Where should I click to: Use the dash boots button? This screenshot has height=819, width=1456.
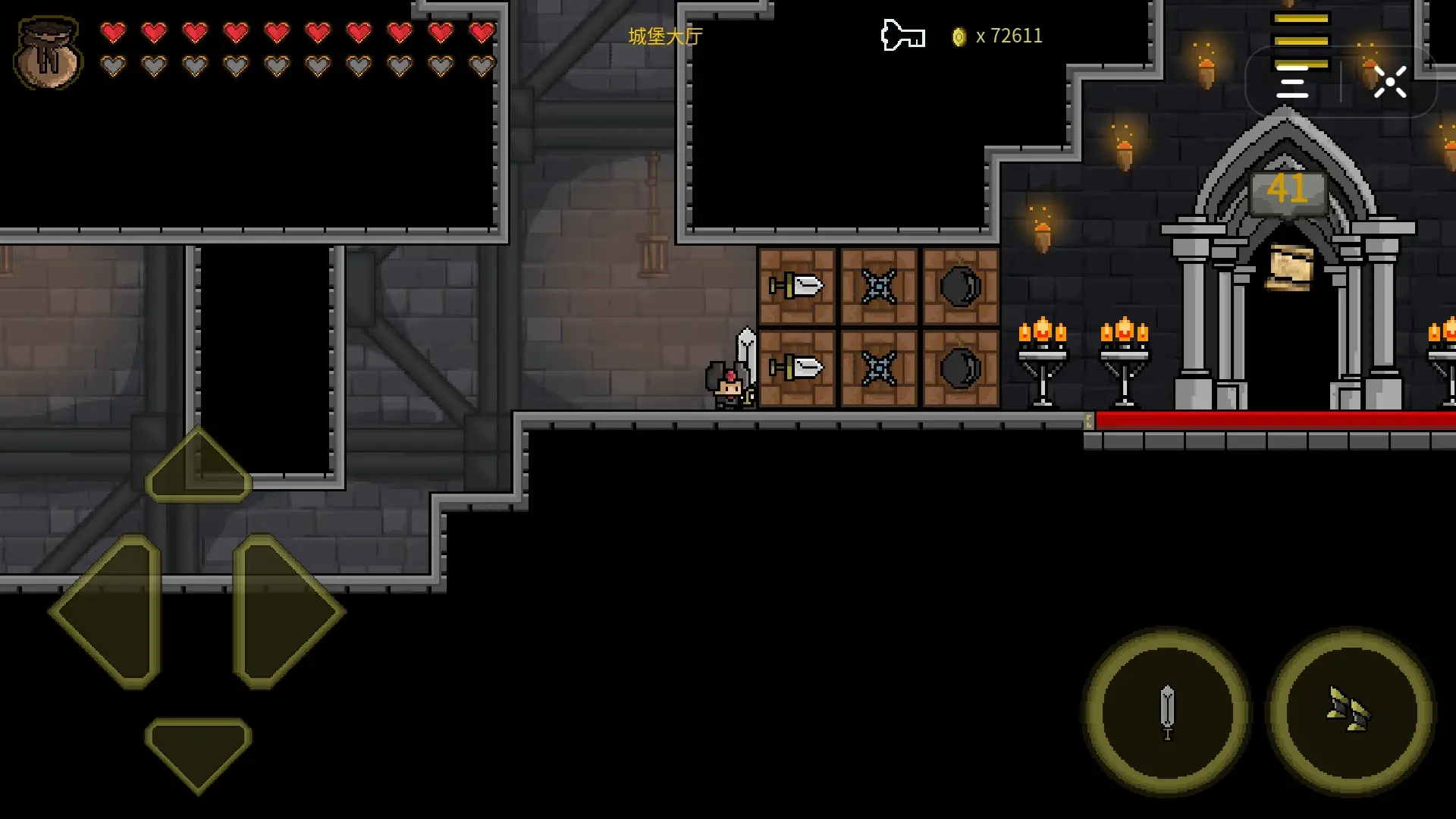1350,712
